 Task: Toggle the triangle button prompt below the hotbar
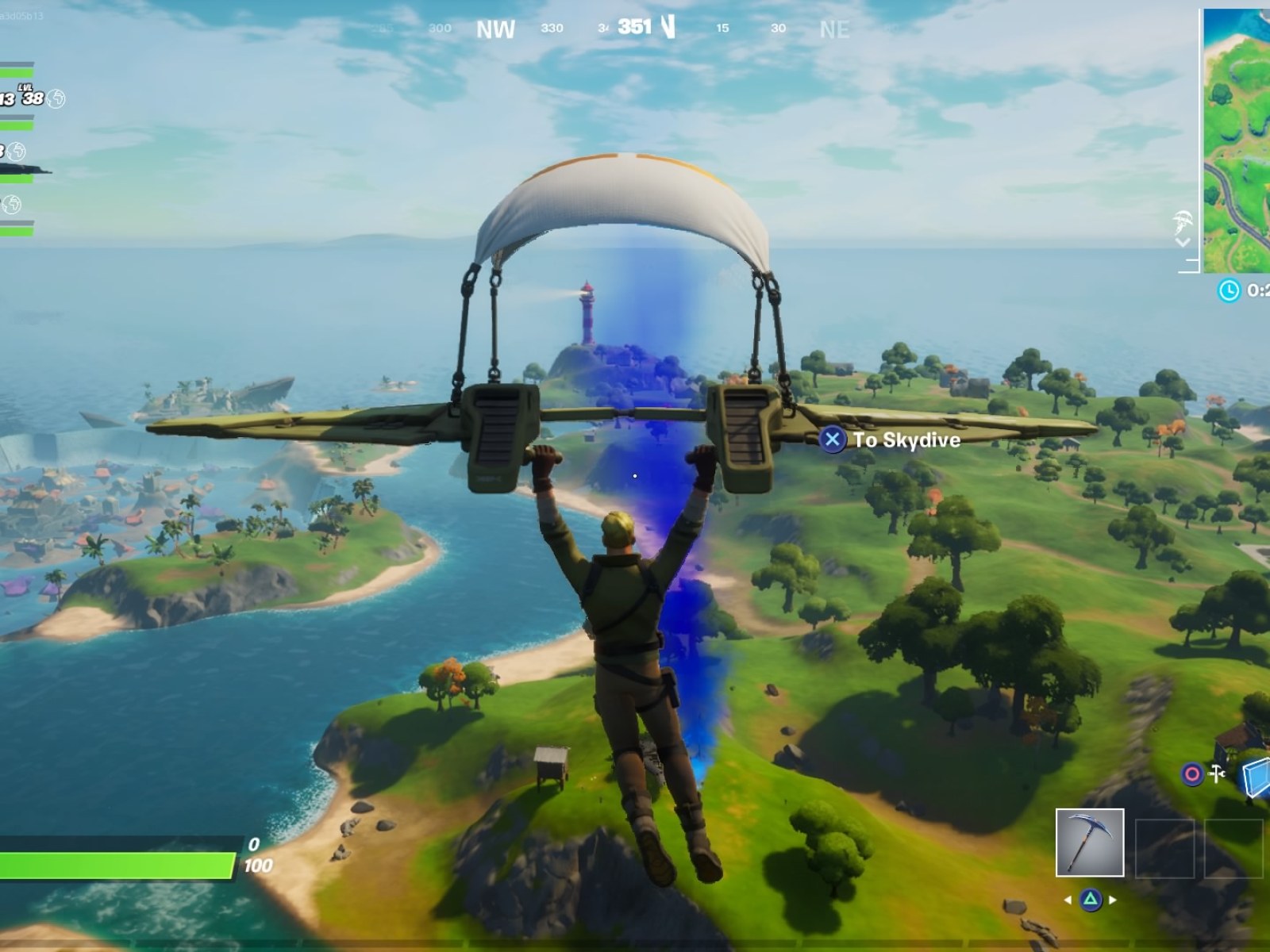point(1090,900)
